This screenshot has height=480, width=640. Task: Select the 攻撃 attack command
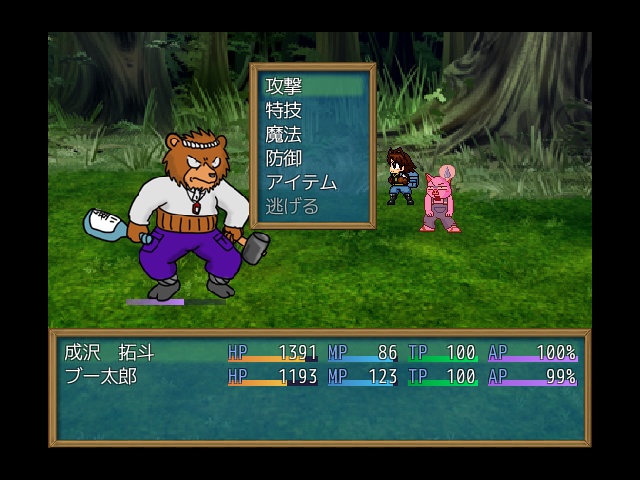[x=312, y=87]
